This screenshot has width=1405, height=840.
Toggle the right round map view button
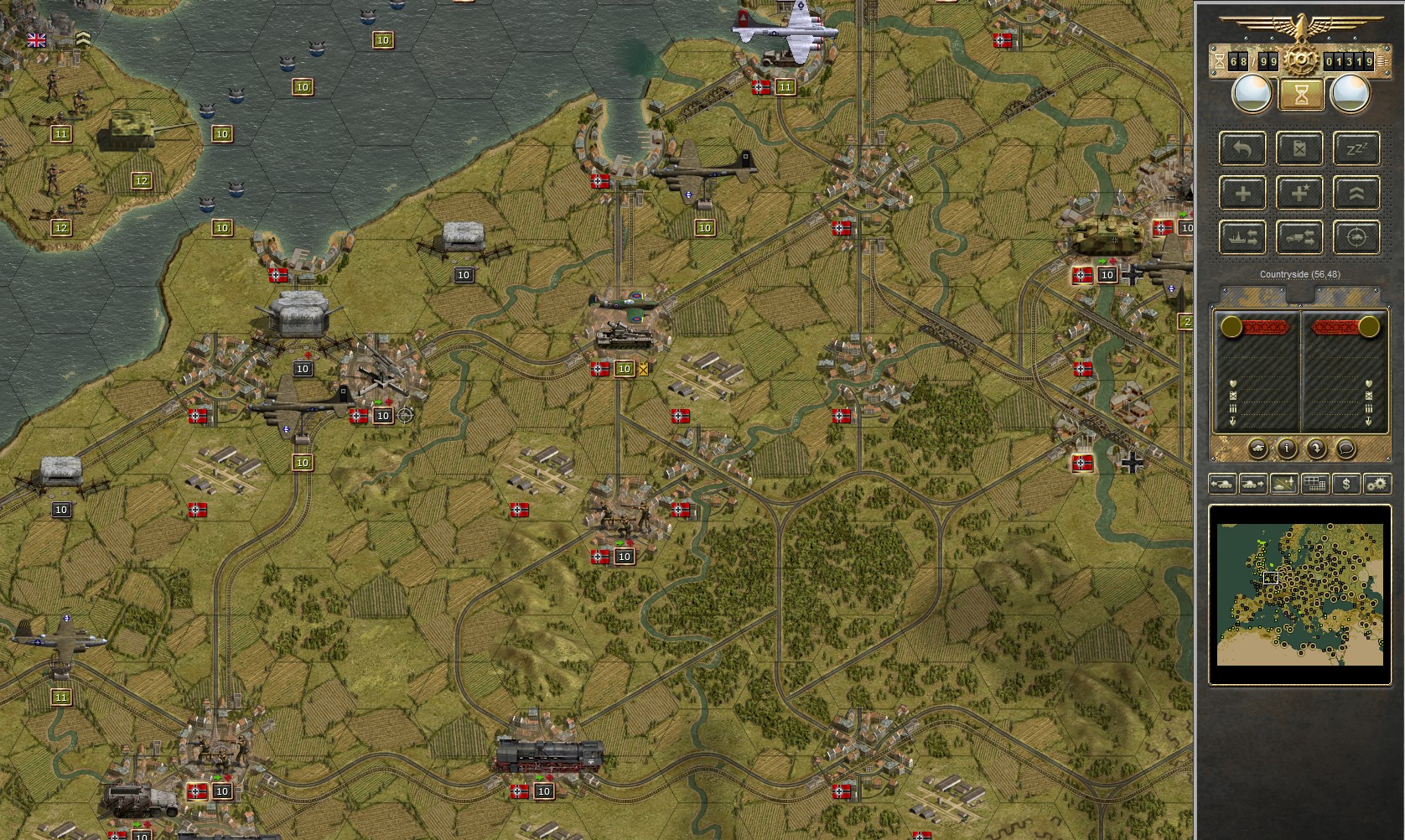(x=1351, y=93)
